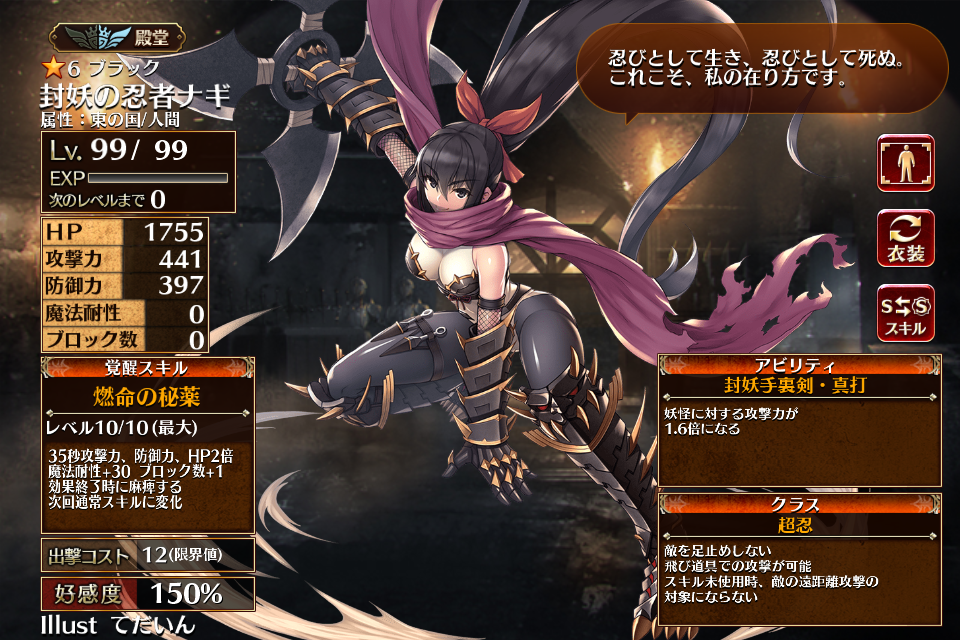Open the character figure view button
The image size is (960, 640).
click(x=906, y=163)
